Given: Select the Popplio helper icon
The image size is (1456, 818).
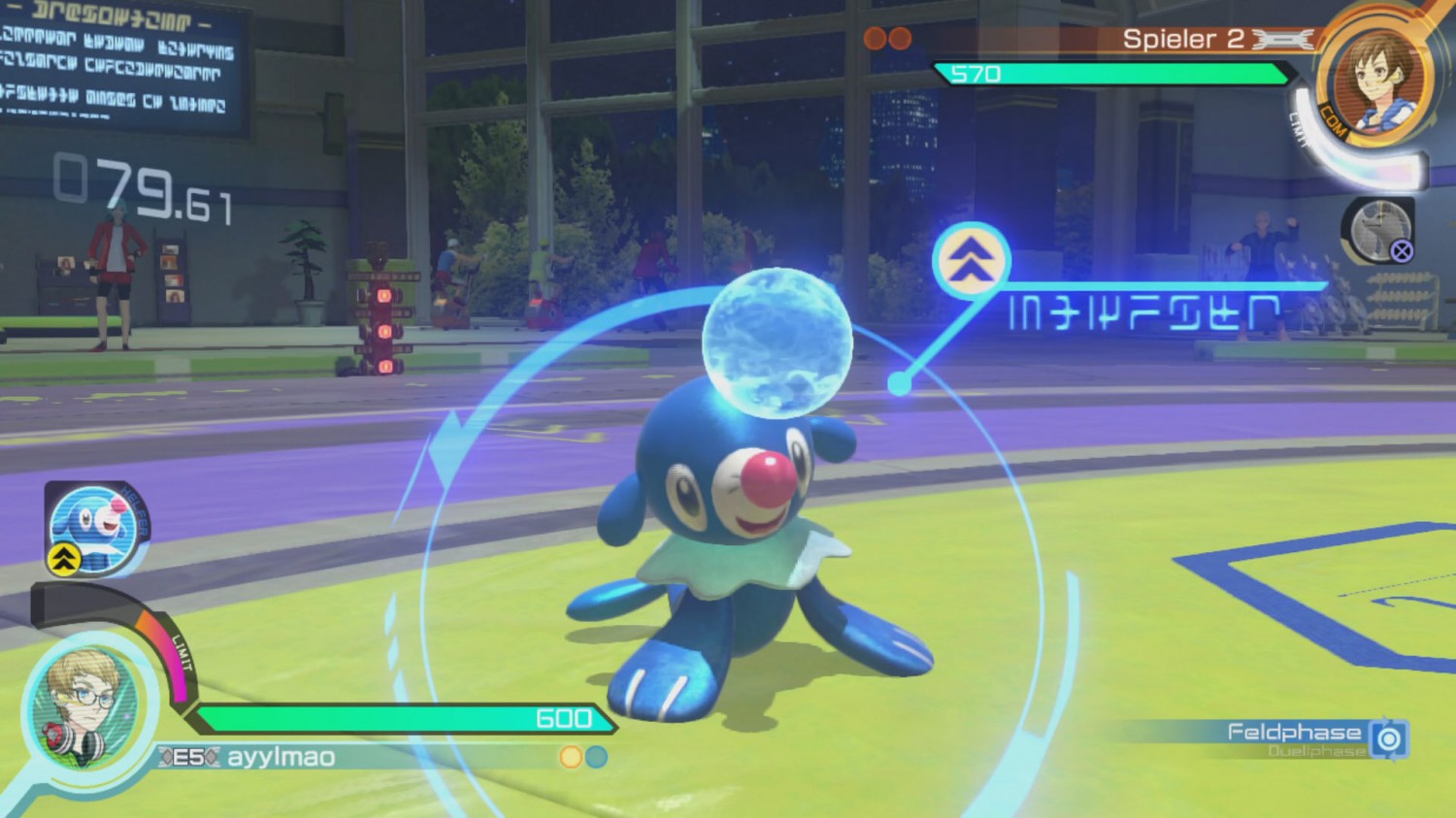Looking at the screenshot, I should pos(92,527).
